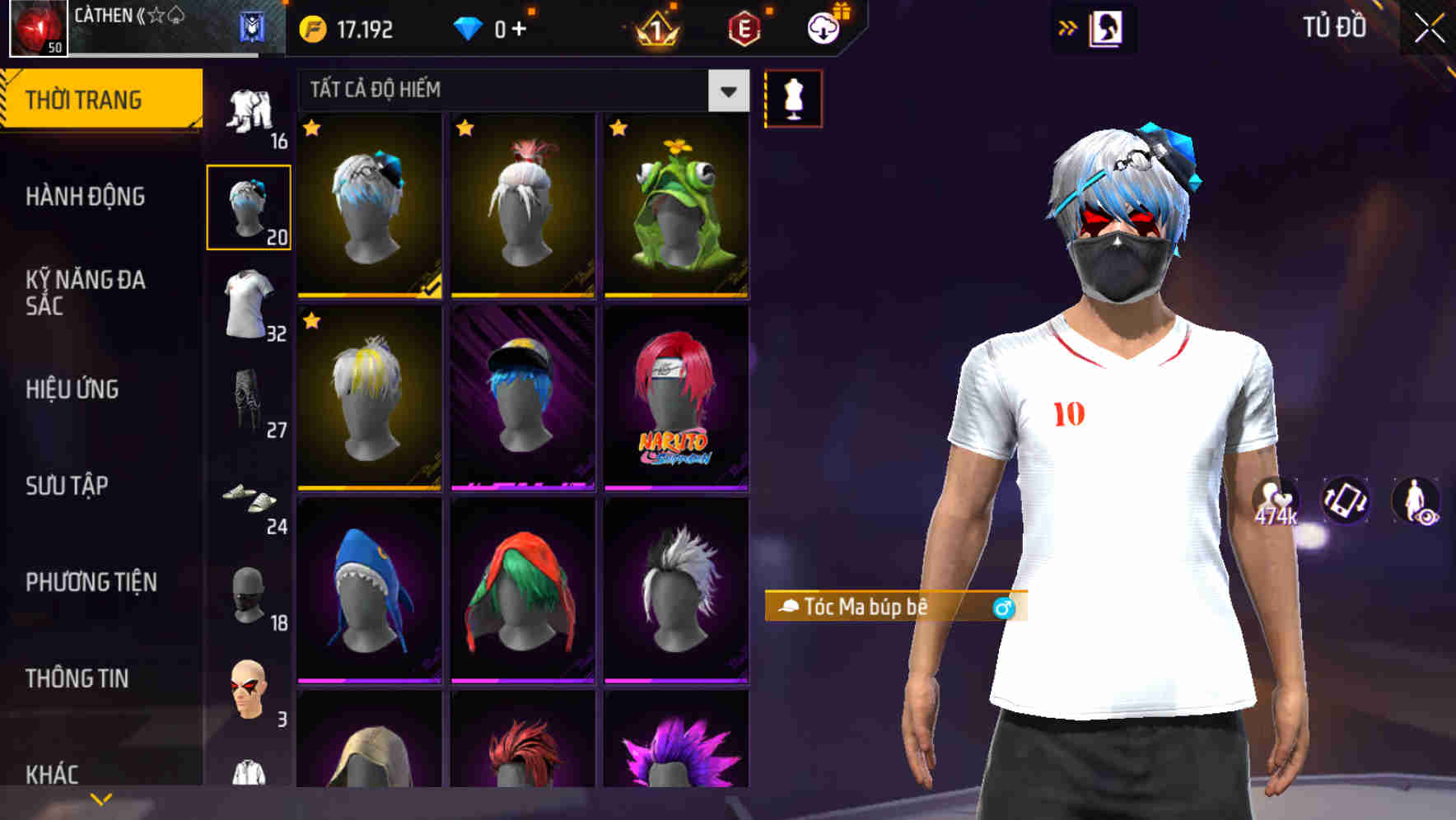
Task: Expand the sidebar with the bottom chevron
Action: tap(99, 797)
